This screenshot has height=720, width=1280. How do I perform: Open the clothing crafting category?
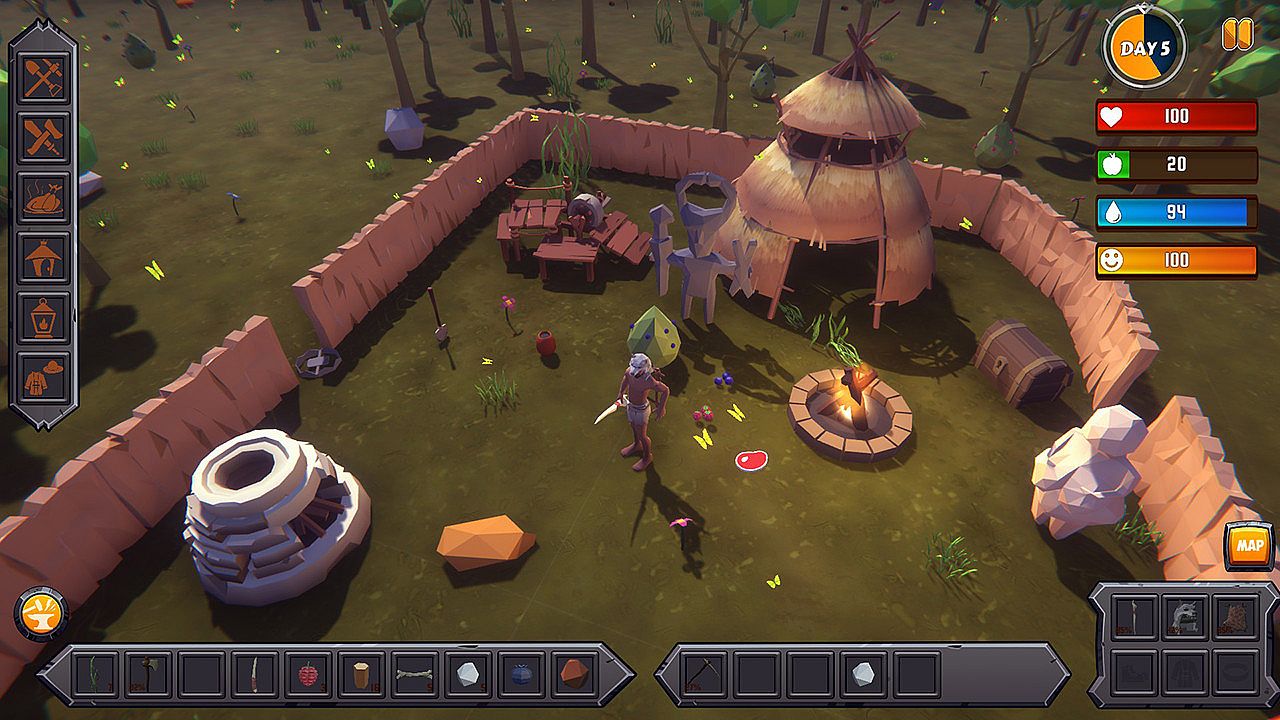(44, 377)
